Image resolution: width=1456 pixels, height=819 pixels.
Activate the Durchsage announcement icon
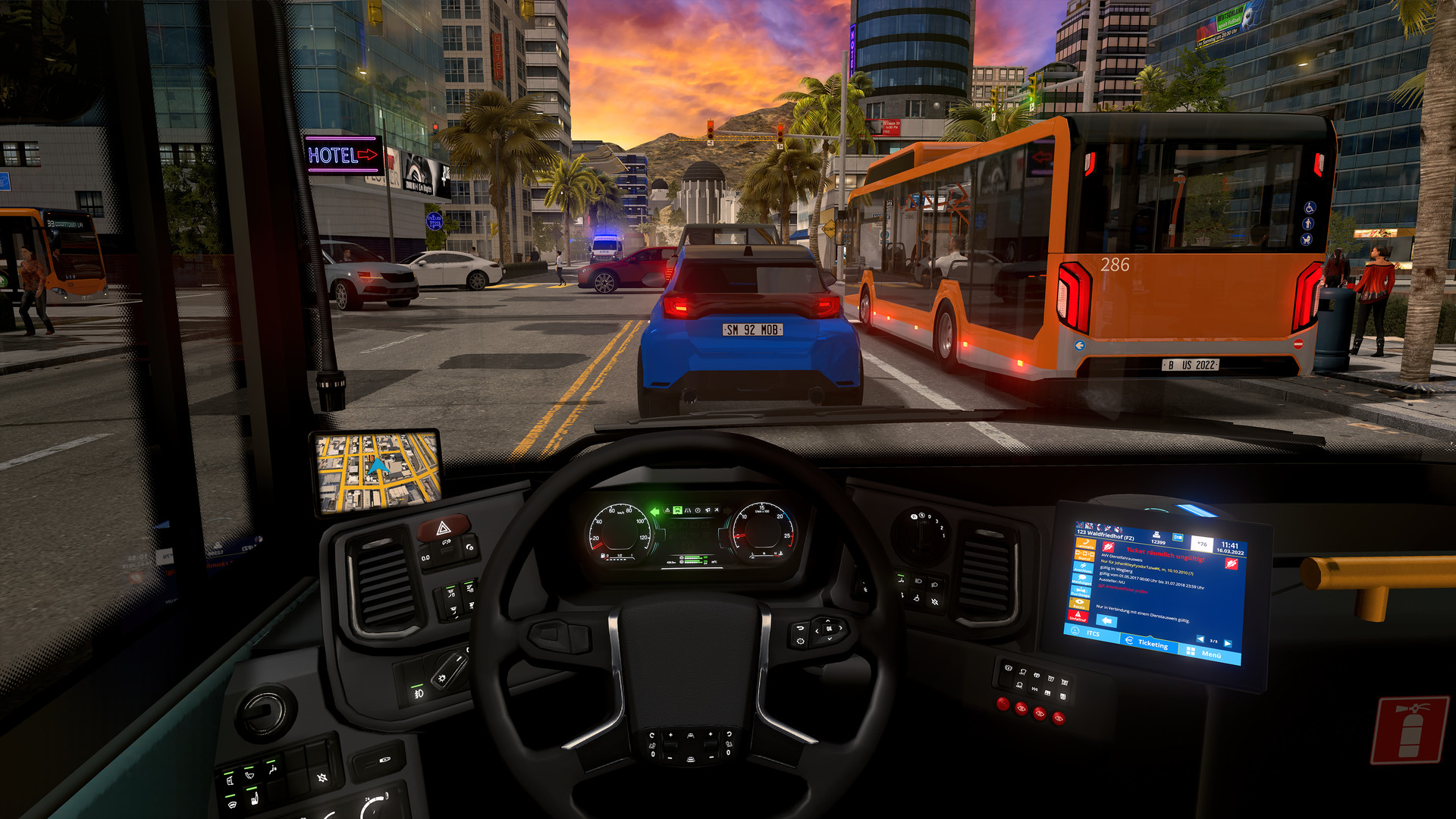click(1079, 592)
